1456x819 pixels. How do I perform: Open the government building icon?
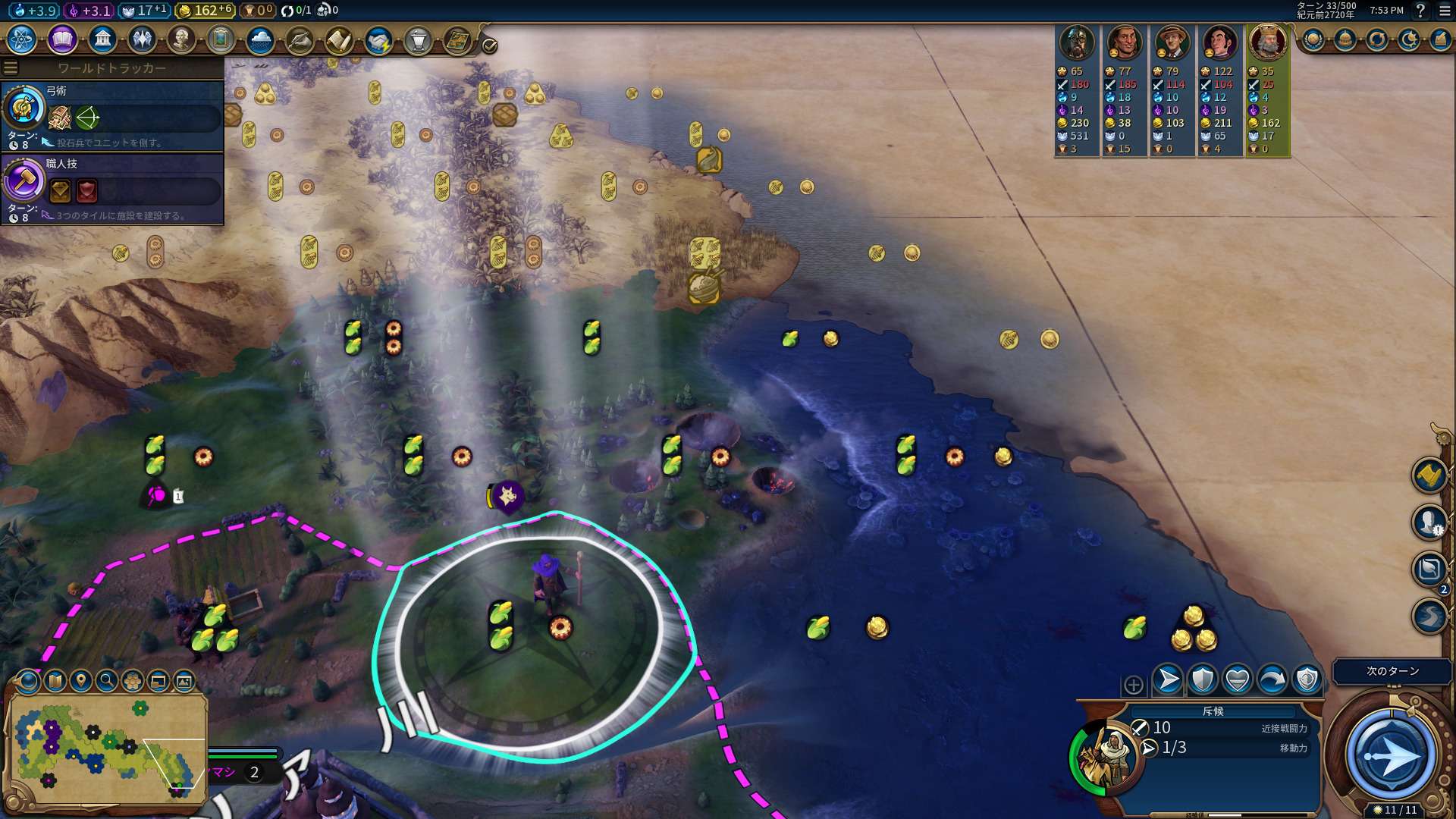coord(102,39)
